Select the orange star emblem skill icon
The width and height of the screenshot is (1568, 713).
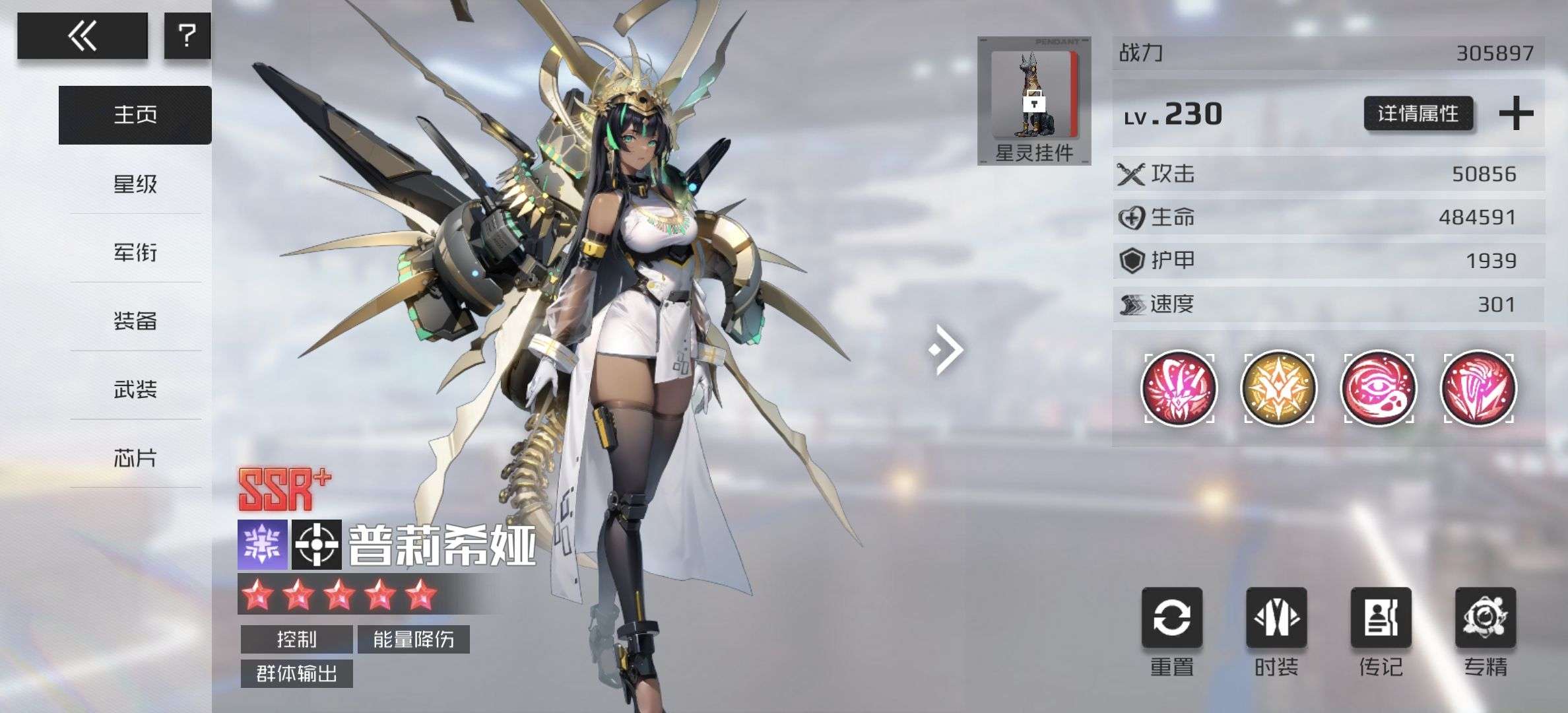pyautogui.click(x=1279, y=388)
